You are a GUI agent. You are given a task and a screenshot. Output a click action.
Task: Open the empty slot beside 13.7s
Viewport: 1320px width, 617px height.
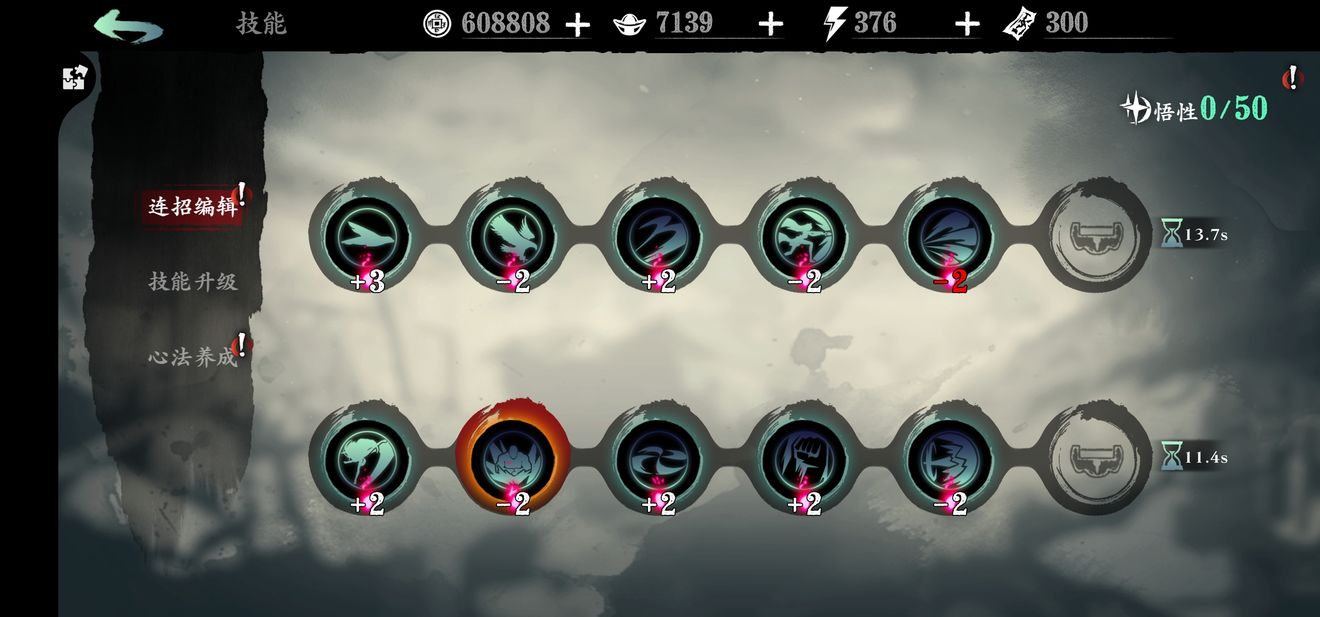[1097, 236]
